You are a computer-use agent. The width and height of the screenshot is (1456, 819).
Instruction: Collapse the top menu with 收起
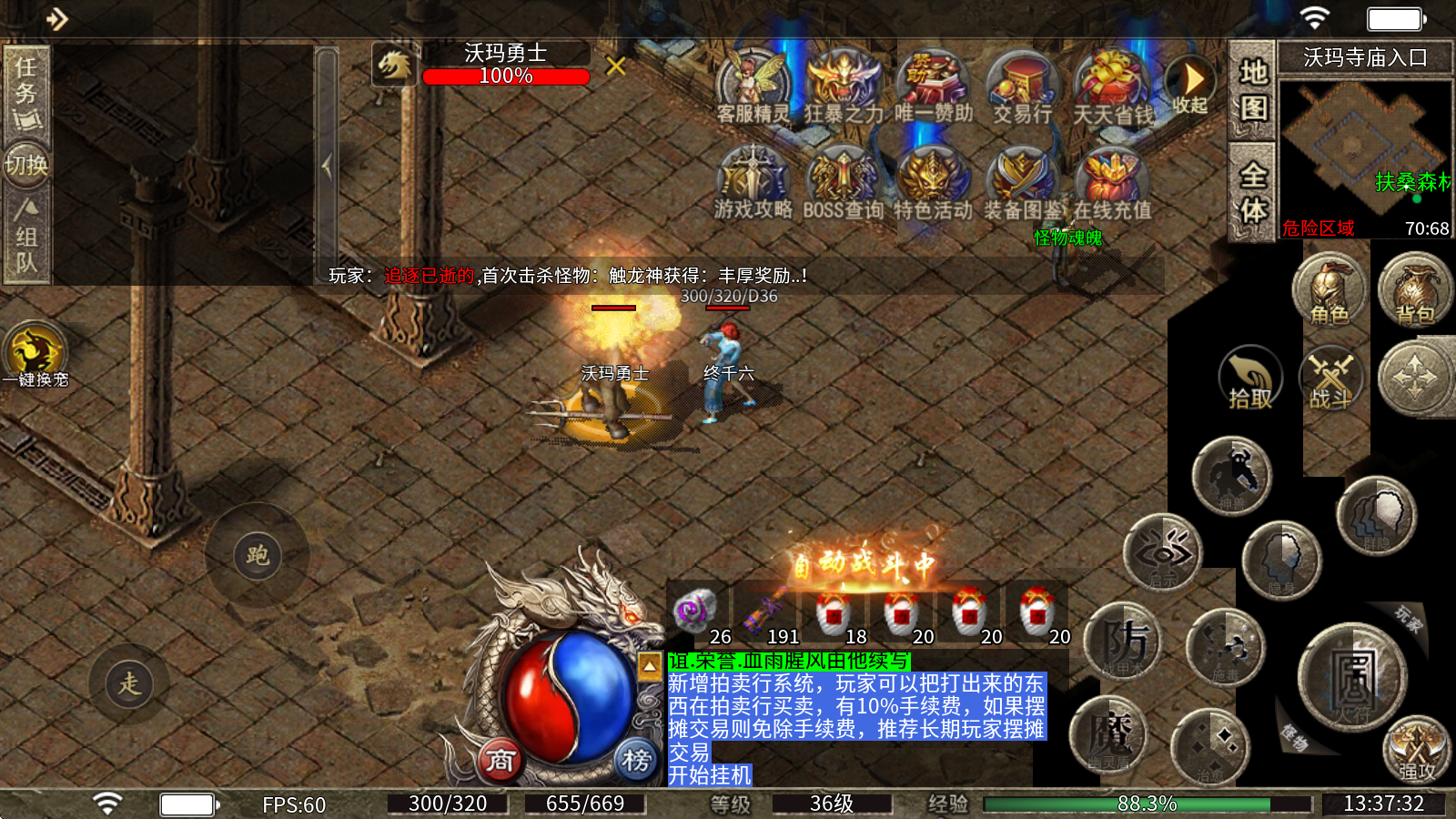click(x=1189, y=85)
